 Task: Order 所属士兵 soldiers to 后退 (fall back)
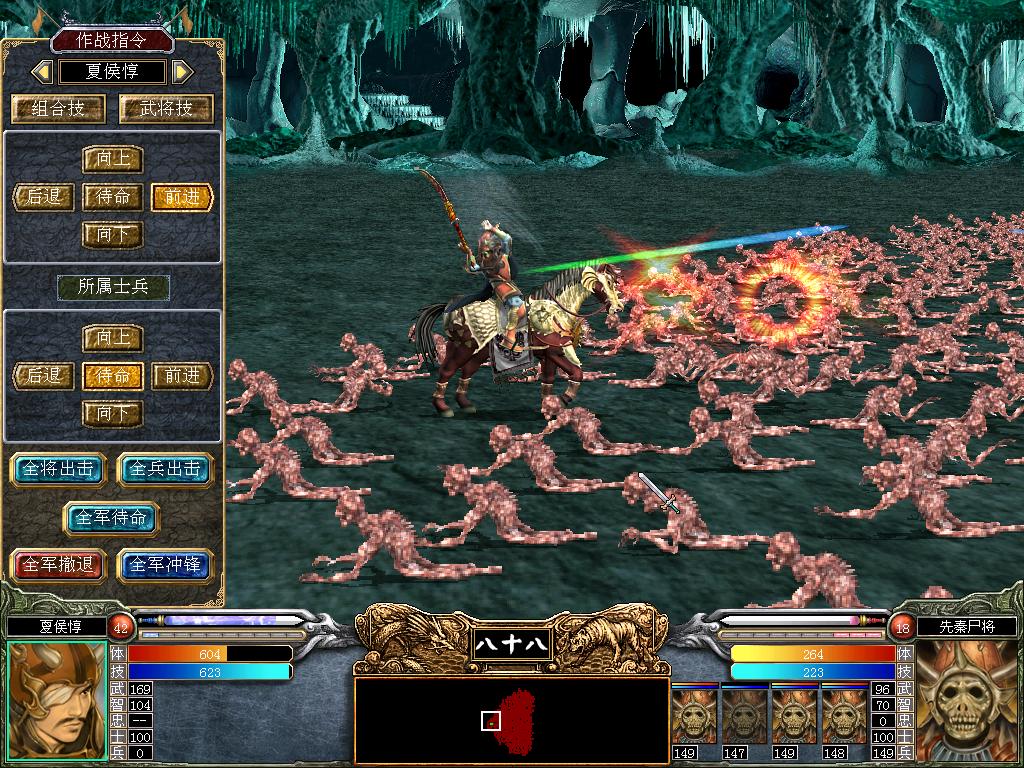coord(44,375)
